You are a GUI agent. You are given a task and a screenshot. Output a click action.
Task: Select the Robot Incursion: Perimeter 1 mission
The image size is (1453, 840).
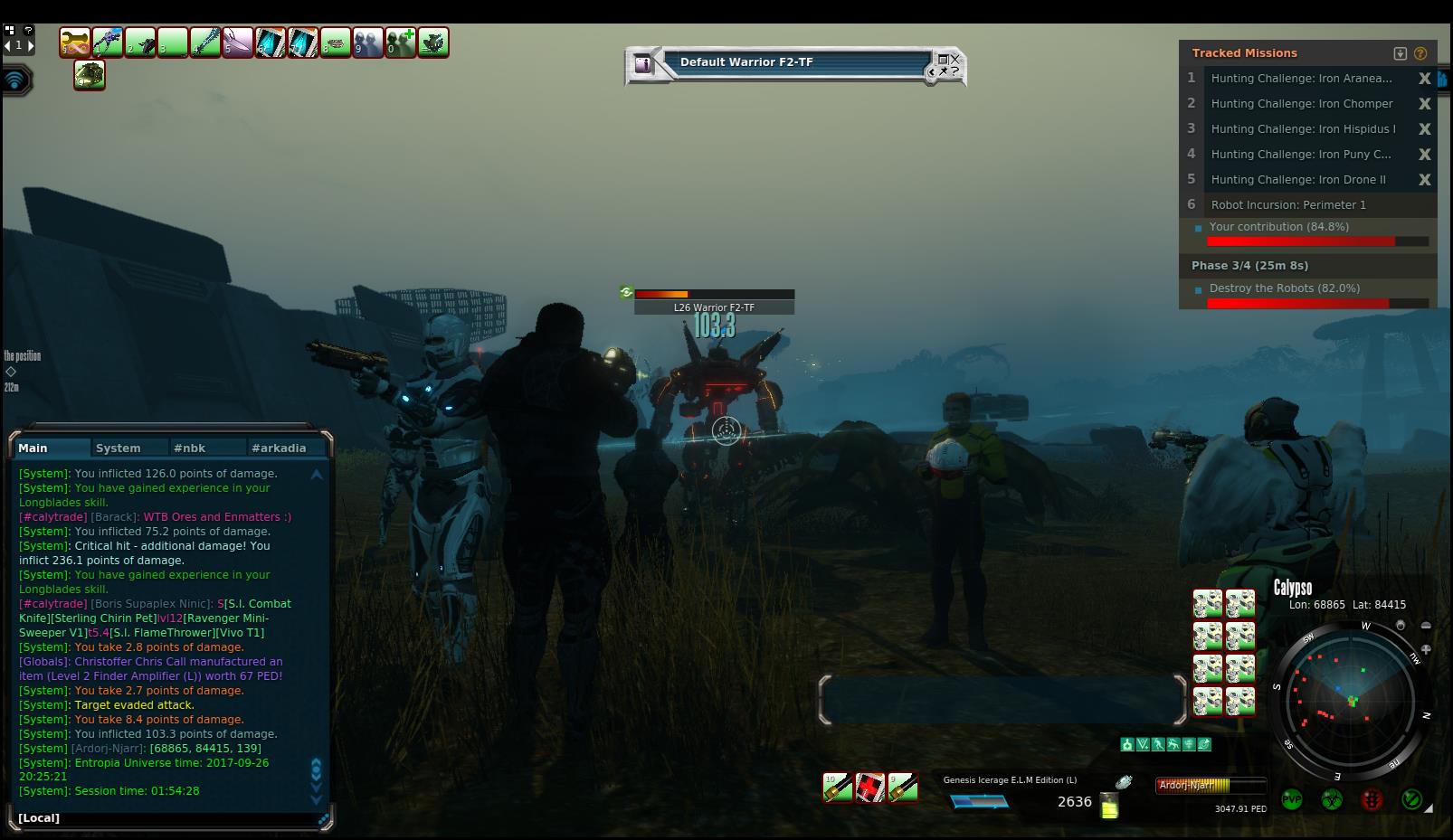[1288, 205]
